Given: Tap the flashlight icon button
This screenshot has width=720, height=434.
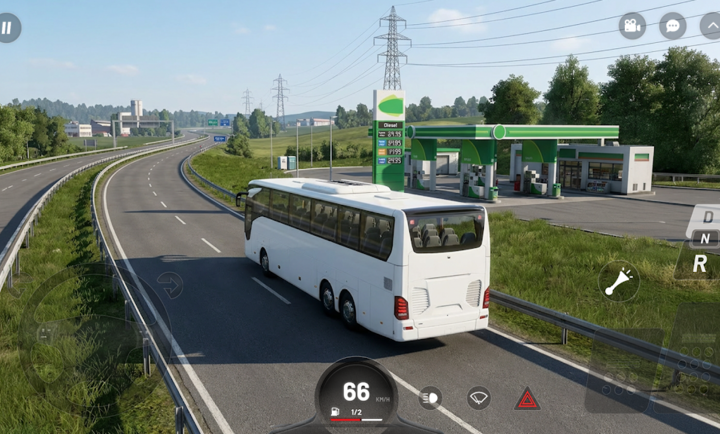Looking at the screenshot, I should 619,281.
